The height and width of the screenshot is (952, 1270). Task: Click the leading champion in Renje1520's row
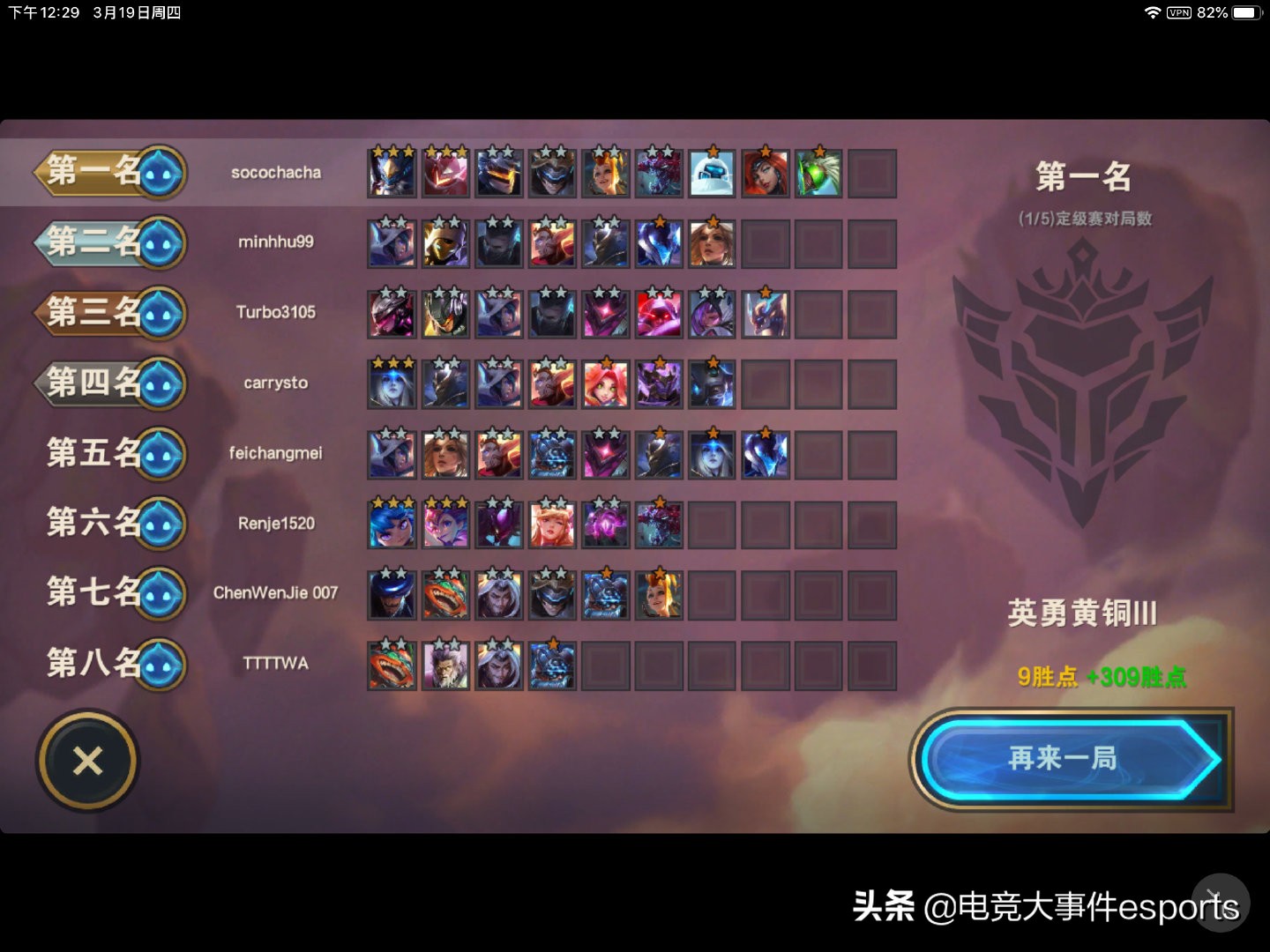tap(392, 524)
